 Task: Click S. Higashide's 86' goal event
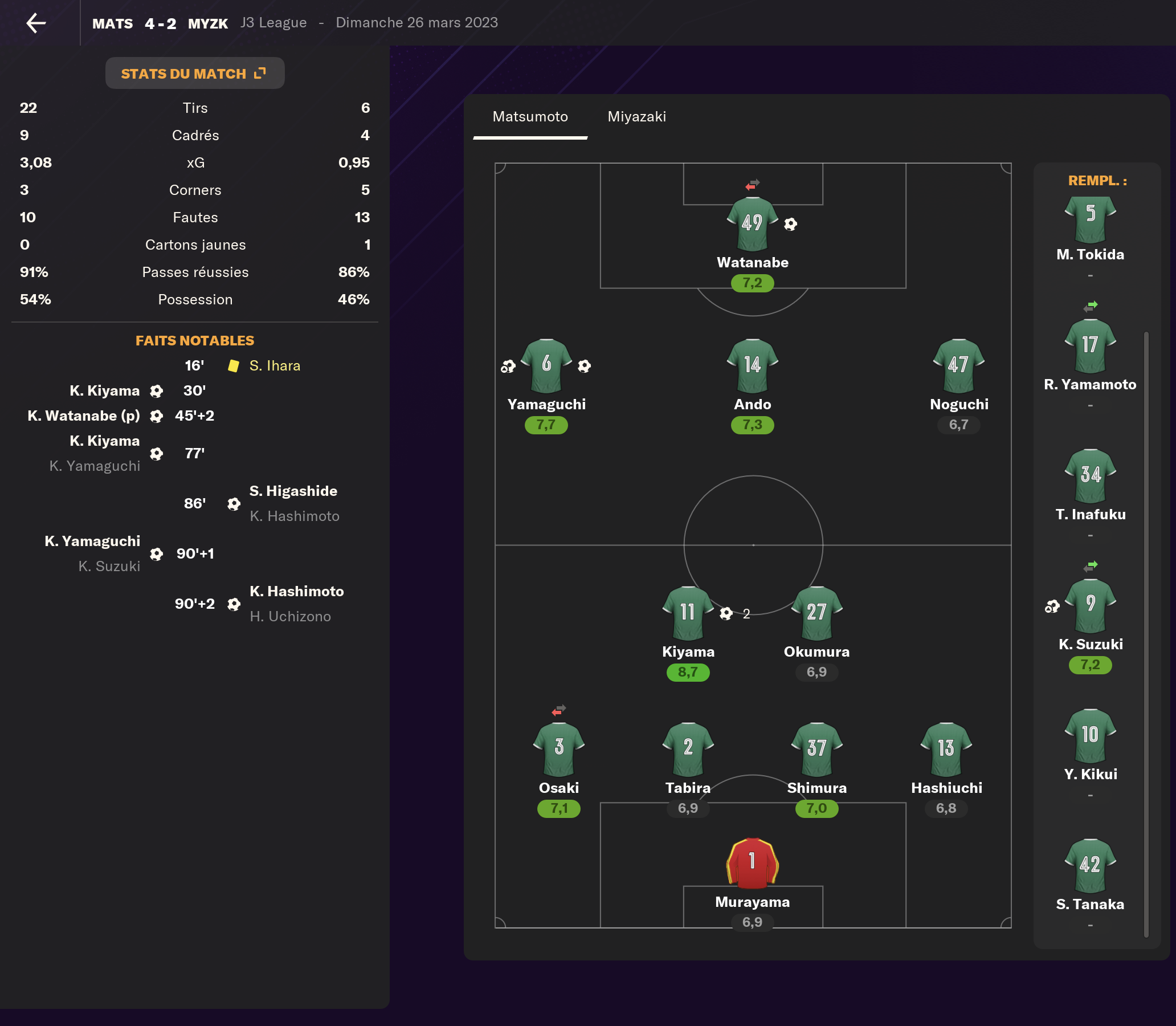(293, 491)
